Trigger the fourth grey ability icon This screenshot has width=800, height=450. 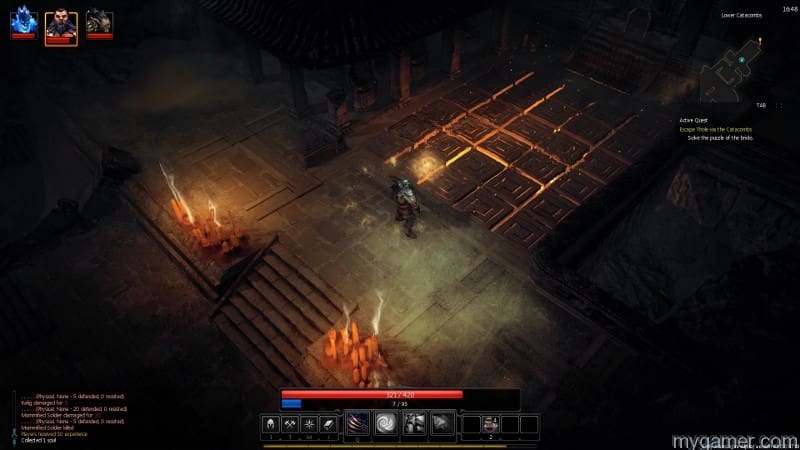click(x=441, y=425)
